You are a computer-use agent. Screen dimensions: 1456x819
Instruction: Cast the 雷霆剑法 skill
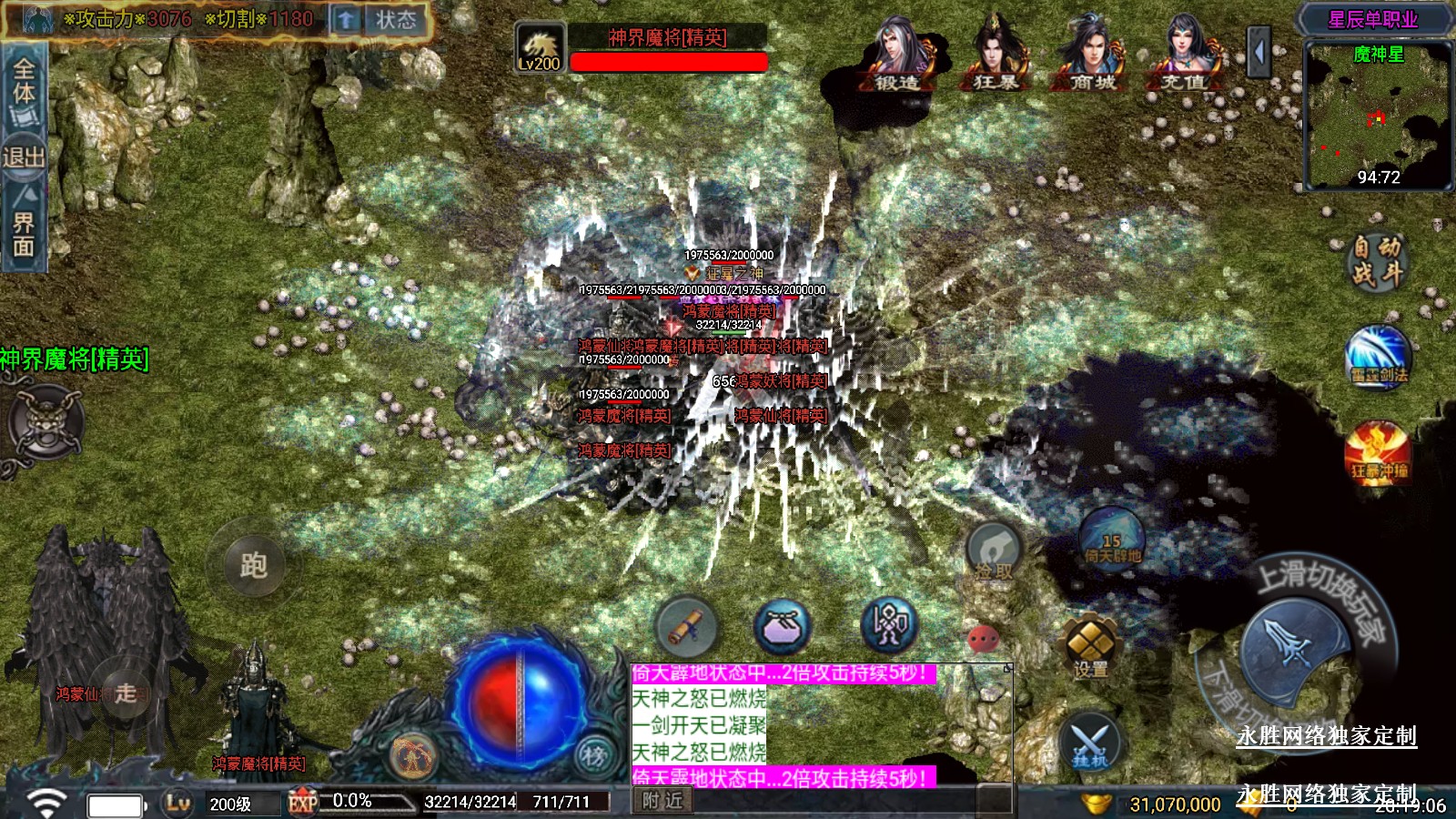1379,357
